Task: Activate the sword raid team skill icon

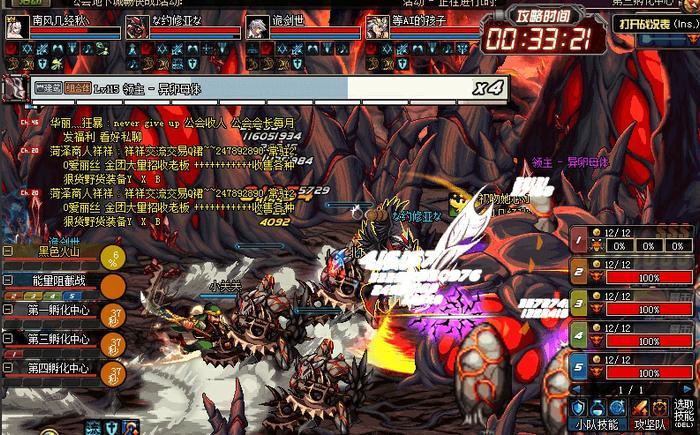Action: tap(640, 407)
